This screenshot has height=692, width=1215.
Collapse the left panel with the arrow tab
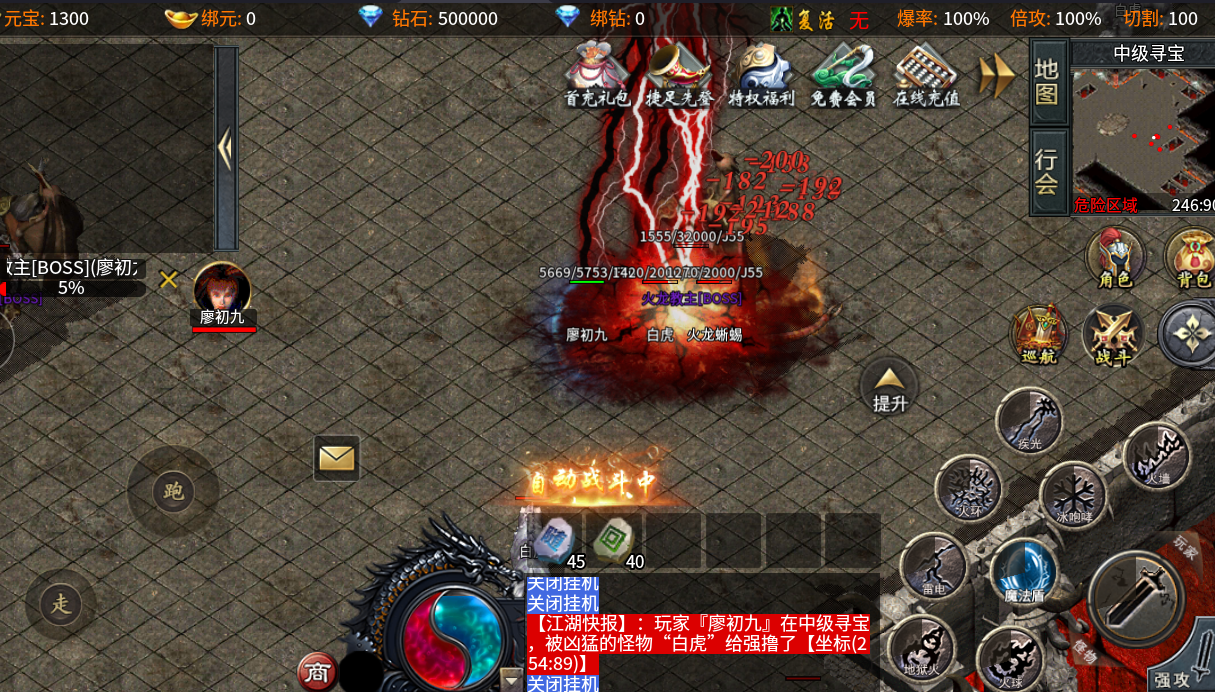point(226,148)
